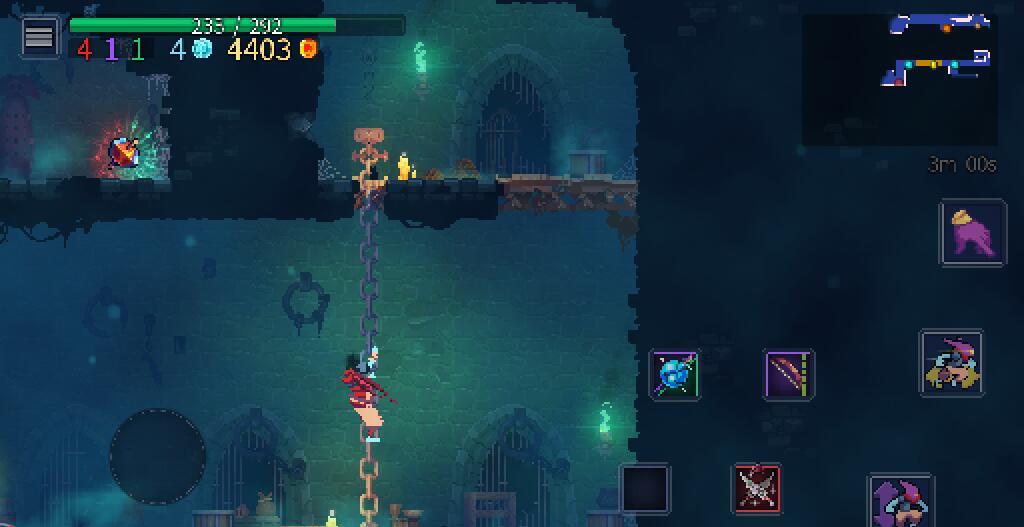Tap the jump button at bottom edge
The height and width of the screenshot is (527, 1024).
coord(900,502)
